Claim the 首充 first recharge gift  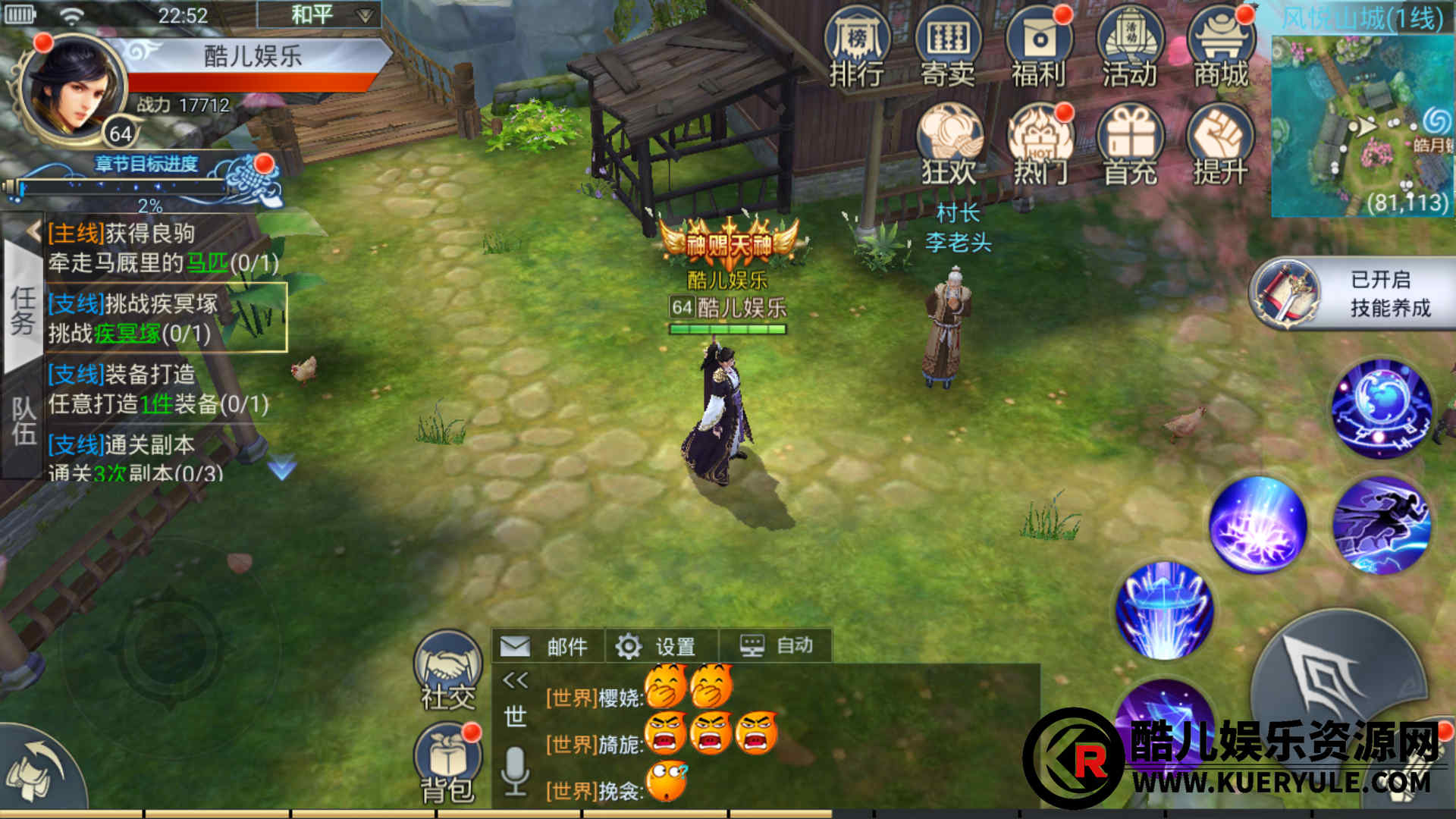(x=1130, y=146)
